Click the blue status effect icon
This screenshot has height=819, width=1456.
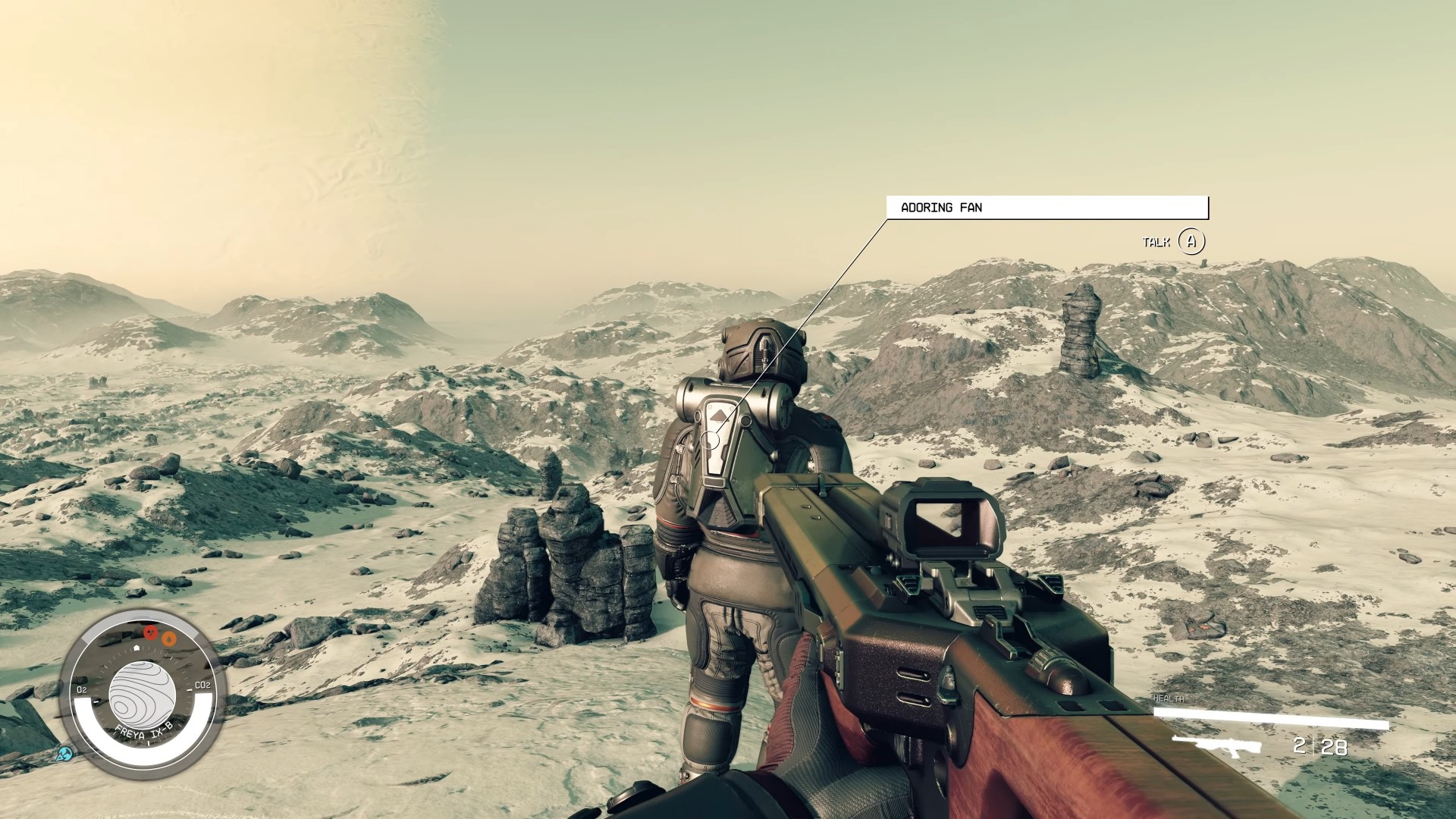[x=66, y=754]
